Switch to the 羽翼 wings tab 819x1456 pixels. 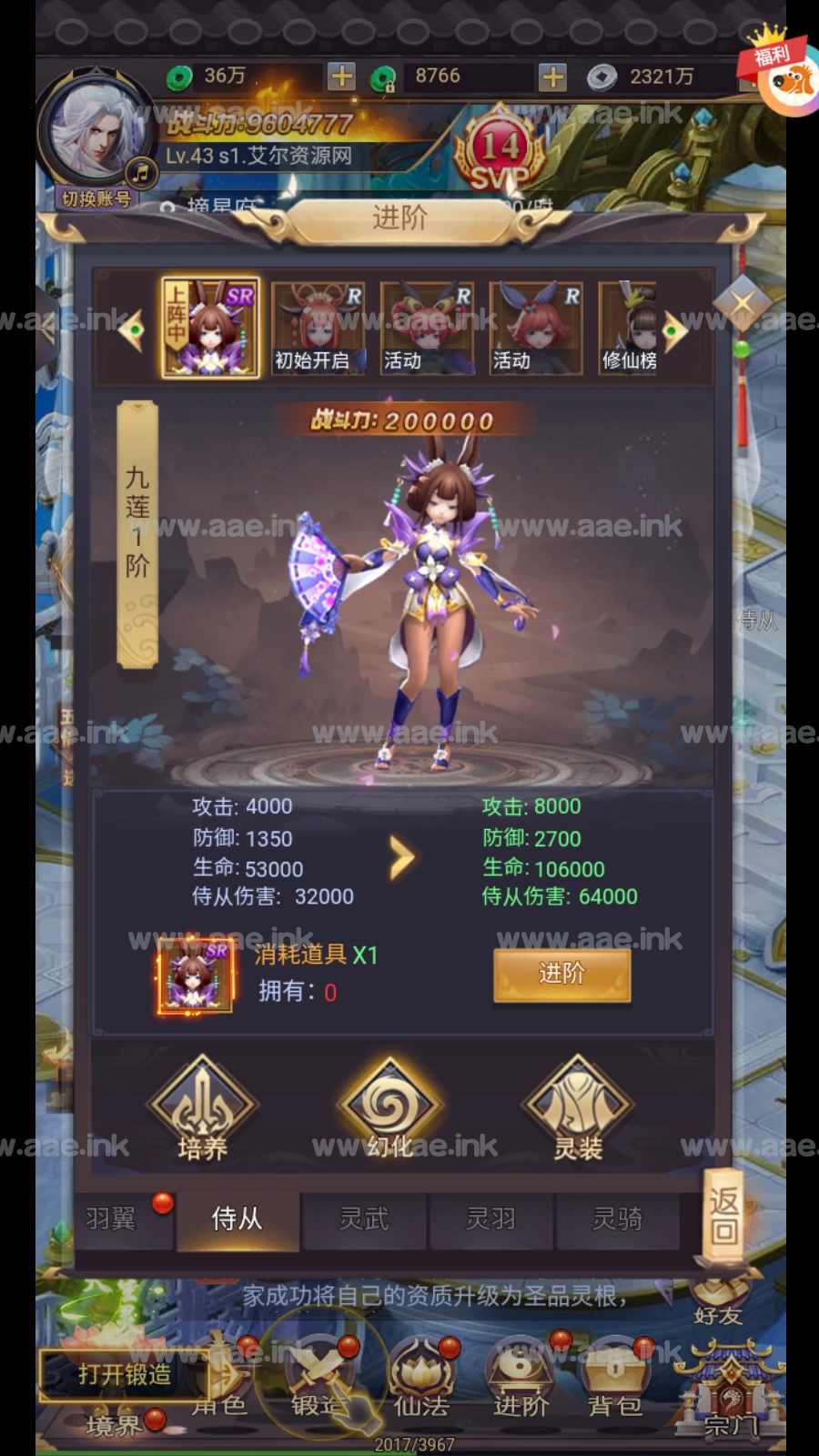pyautogui.click(x=111, y=1218)
